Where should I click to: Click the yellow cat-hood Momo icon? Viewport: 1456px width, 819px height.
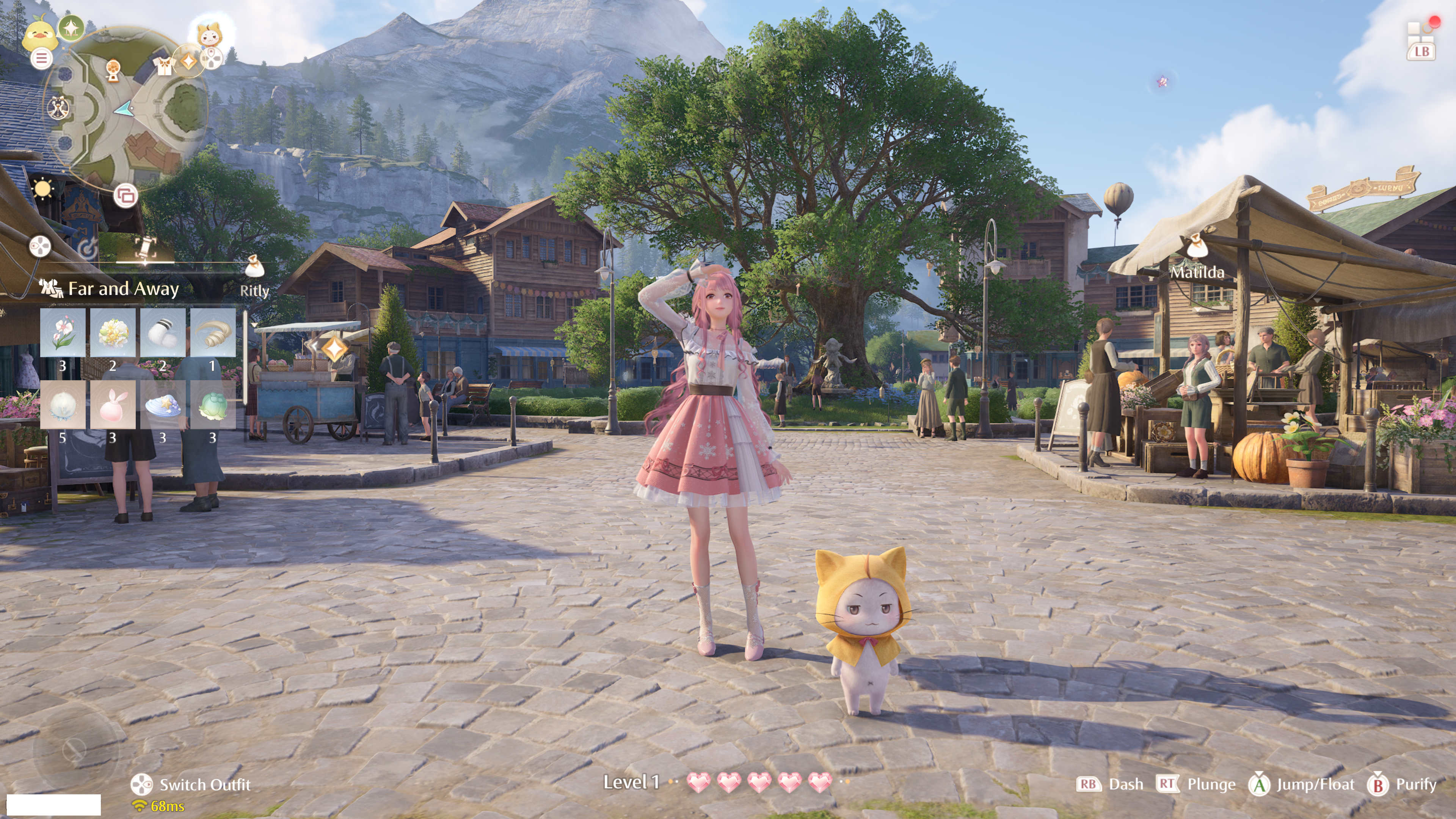[209, 35]
